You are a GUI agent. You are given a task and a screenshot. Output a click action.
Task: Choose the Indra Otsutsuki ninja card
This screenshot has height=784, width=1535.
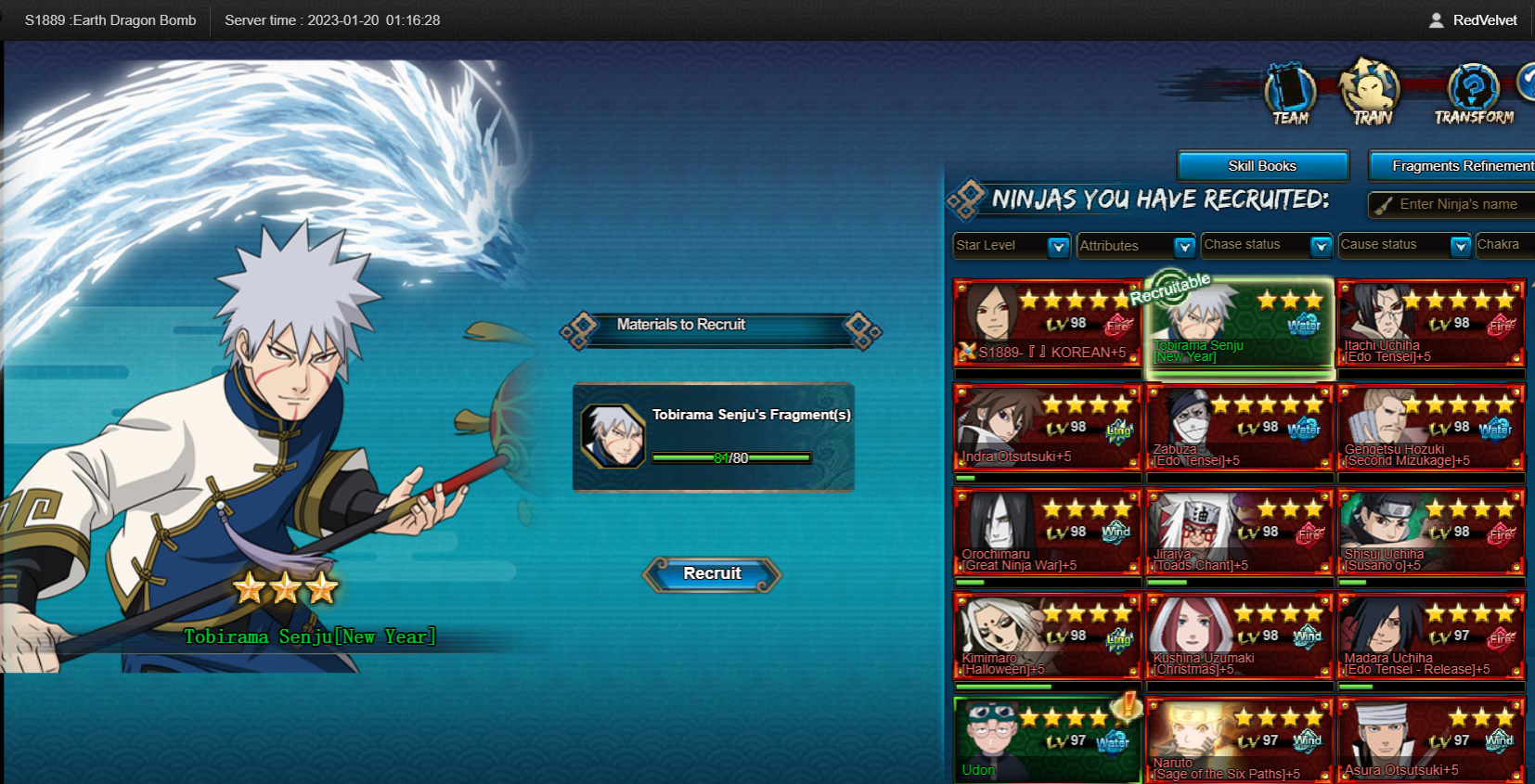click(1047, 428)
